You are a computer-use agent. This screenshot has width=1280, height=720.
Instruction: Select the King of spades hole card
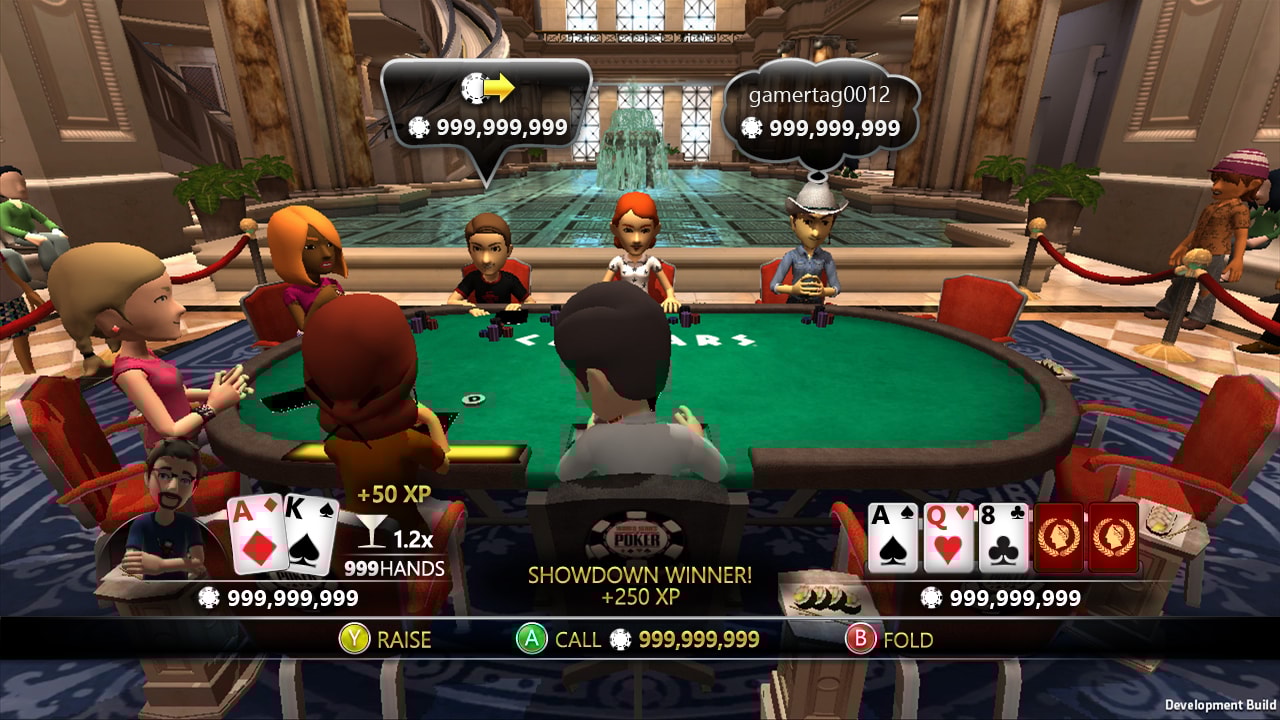point(311,537)
